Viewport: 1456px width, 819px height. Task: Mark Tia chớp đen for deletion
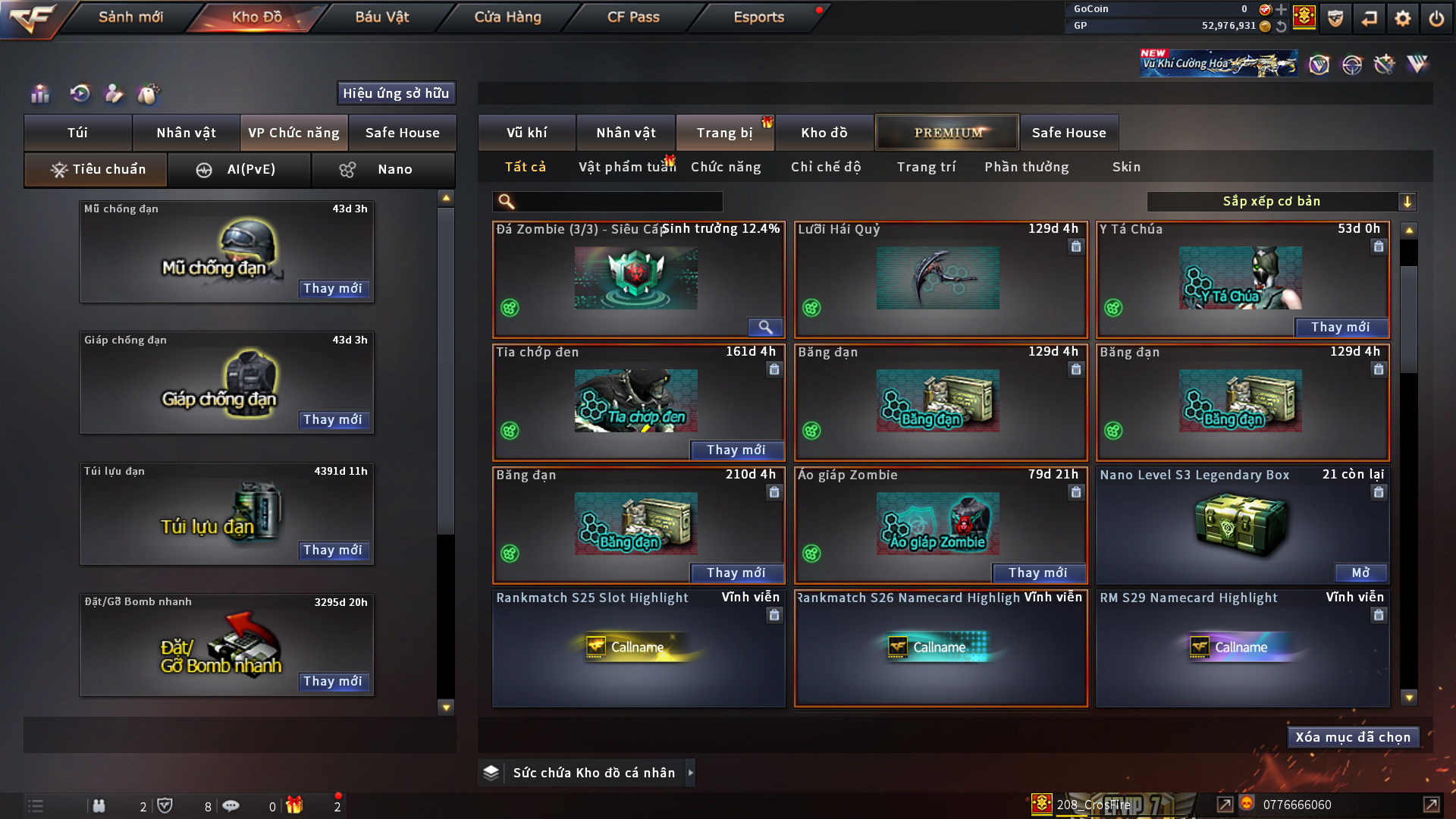click(773, 369)
